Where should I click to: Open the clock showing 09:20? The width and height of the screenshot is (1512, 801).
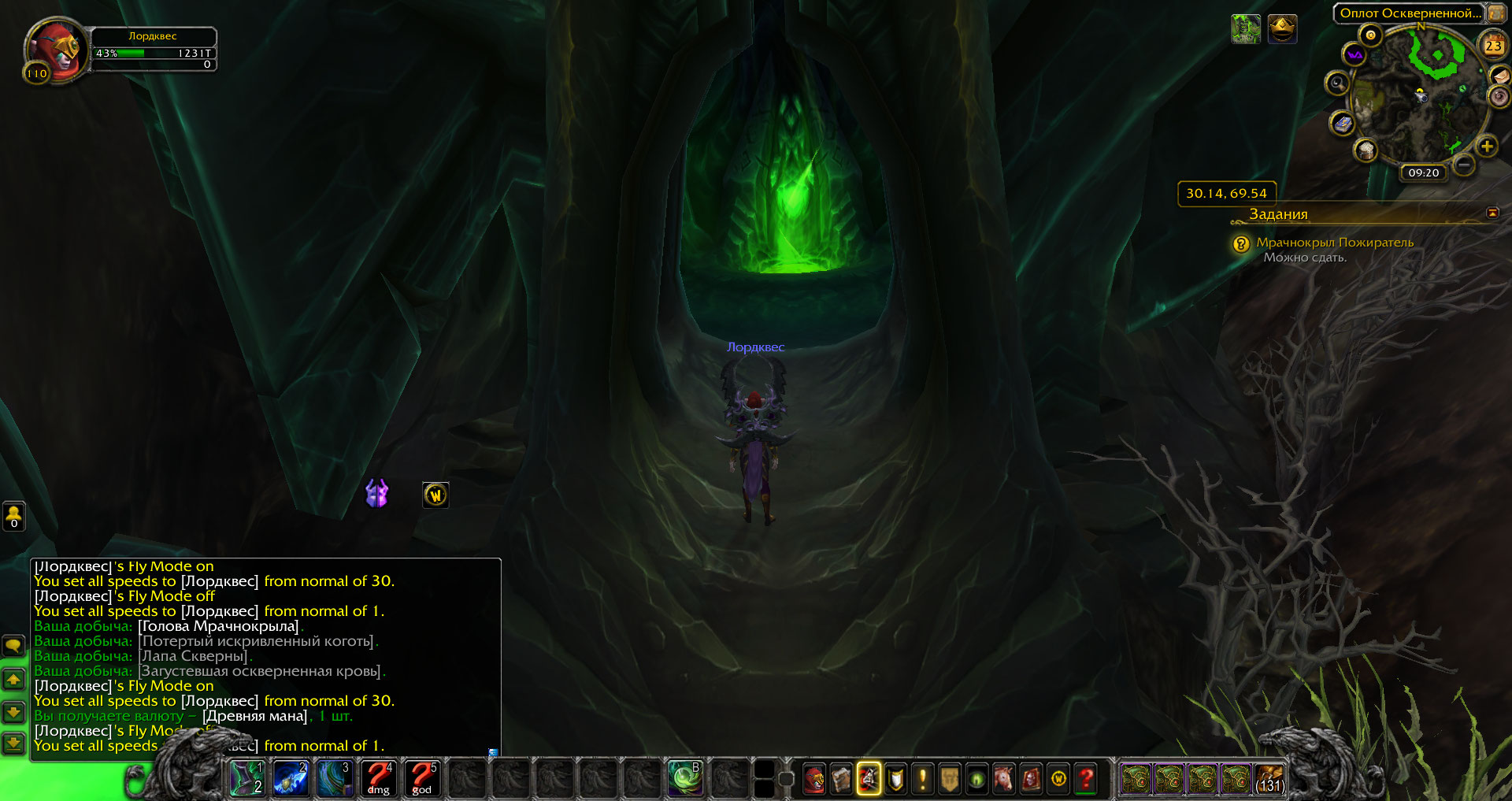(1423, 172)
